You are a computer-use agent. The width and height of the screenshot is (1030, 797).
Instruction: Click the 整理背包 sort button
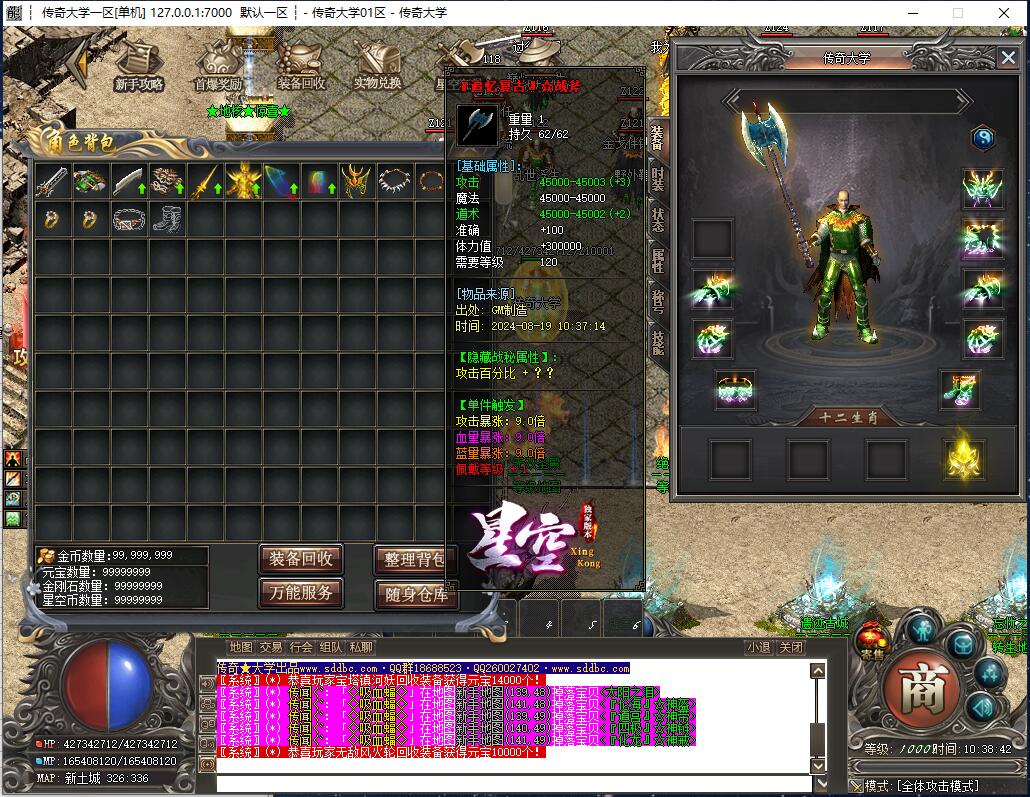(412, 559)
